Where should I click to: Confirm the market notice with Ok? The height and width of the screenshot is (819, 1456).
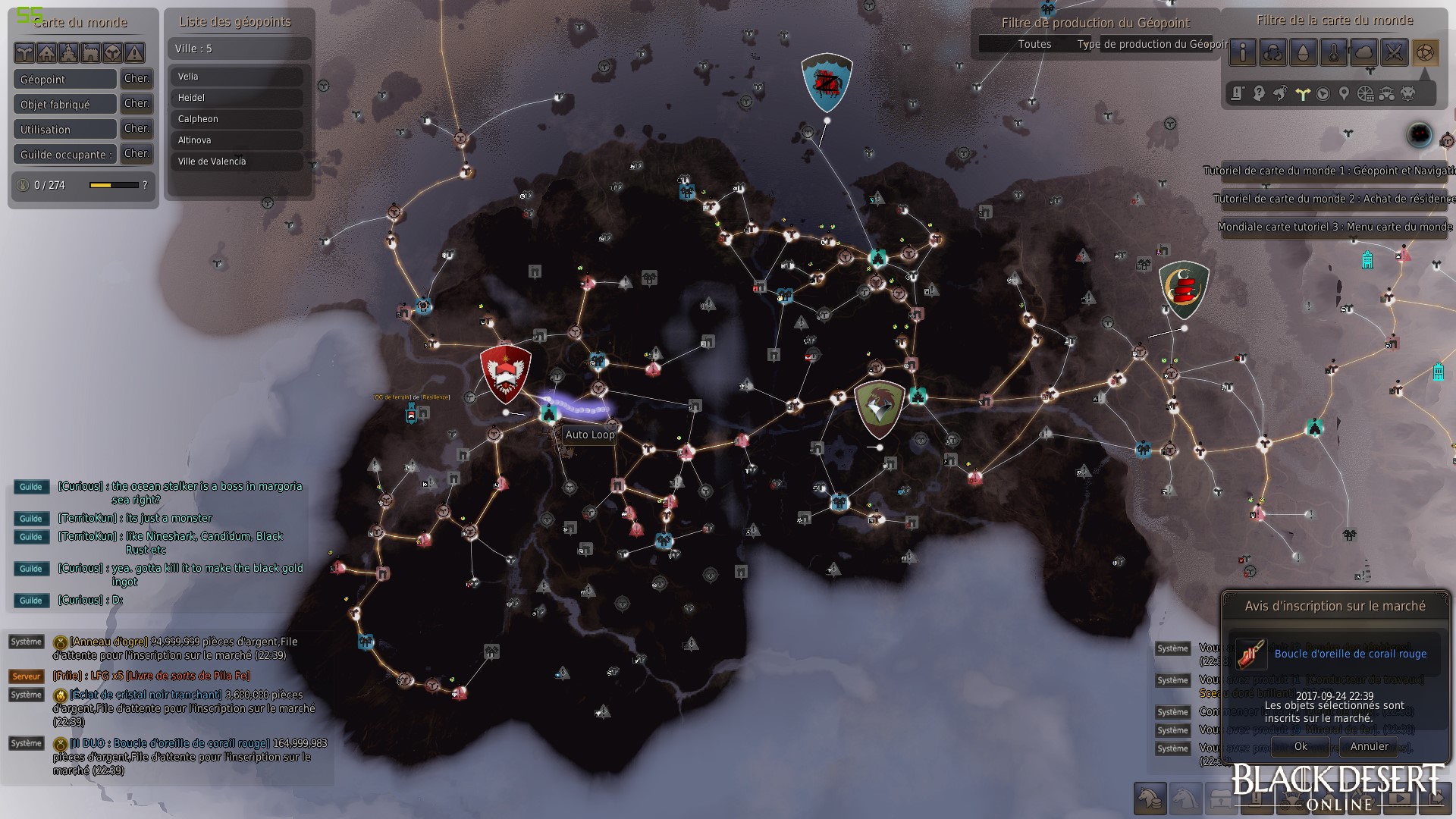[1300, 746]
